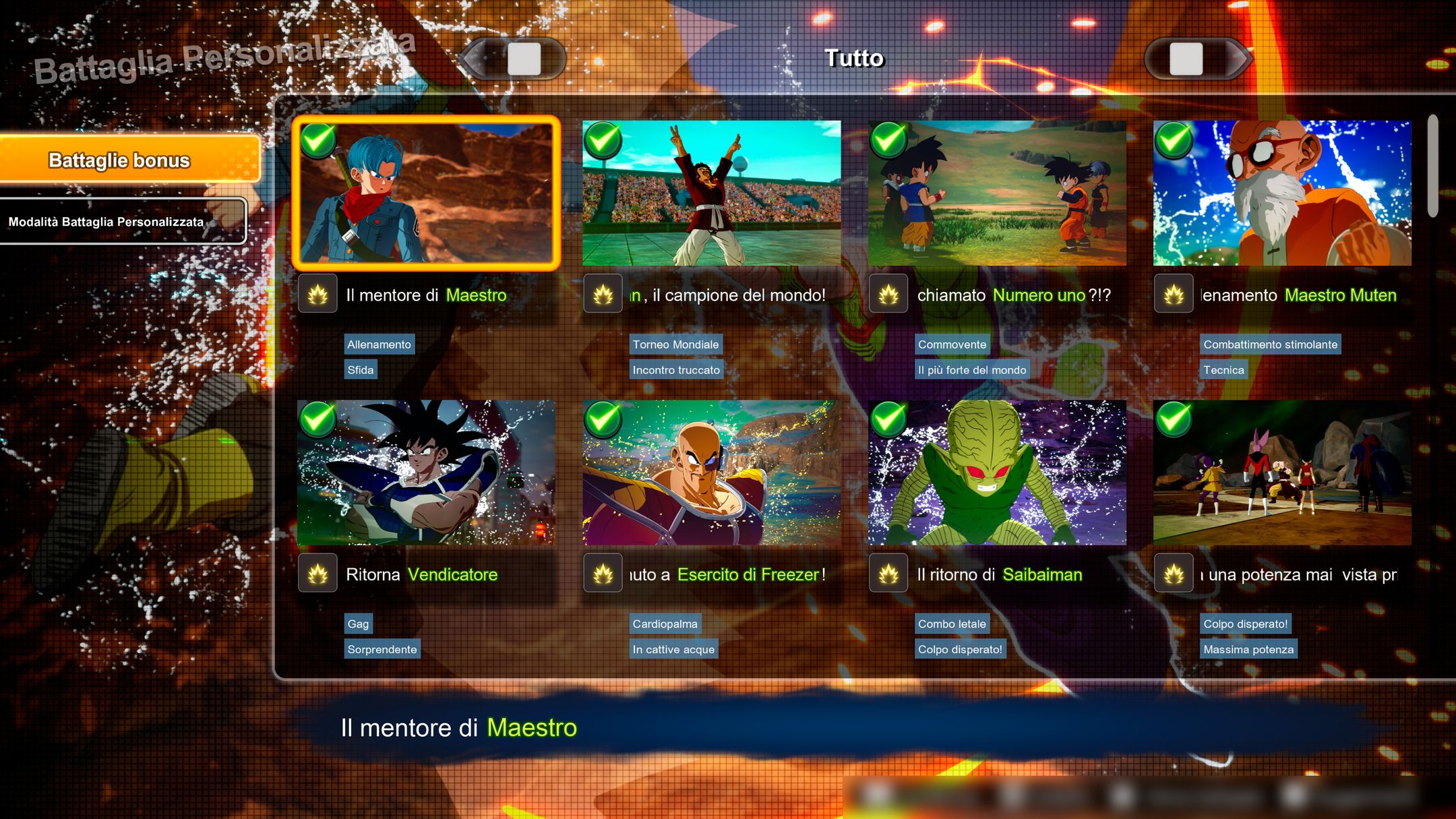Click the Saiyan icon next to 'Esercito di Freezer!'
The image size is (1456, 819).
(603, 574)
